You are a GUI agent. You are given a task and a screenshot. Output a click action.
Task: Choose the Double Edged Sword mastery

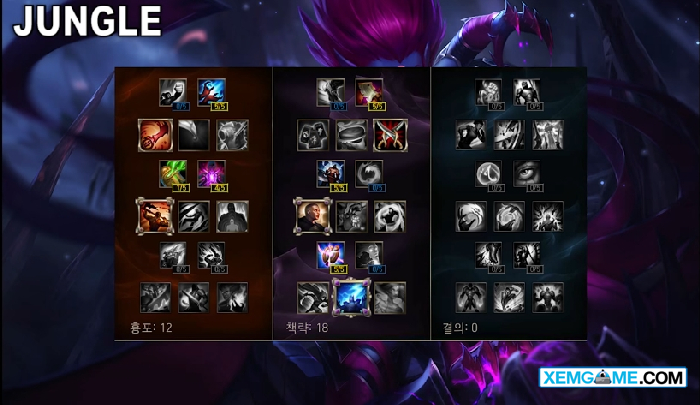(x=154, y=134)
